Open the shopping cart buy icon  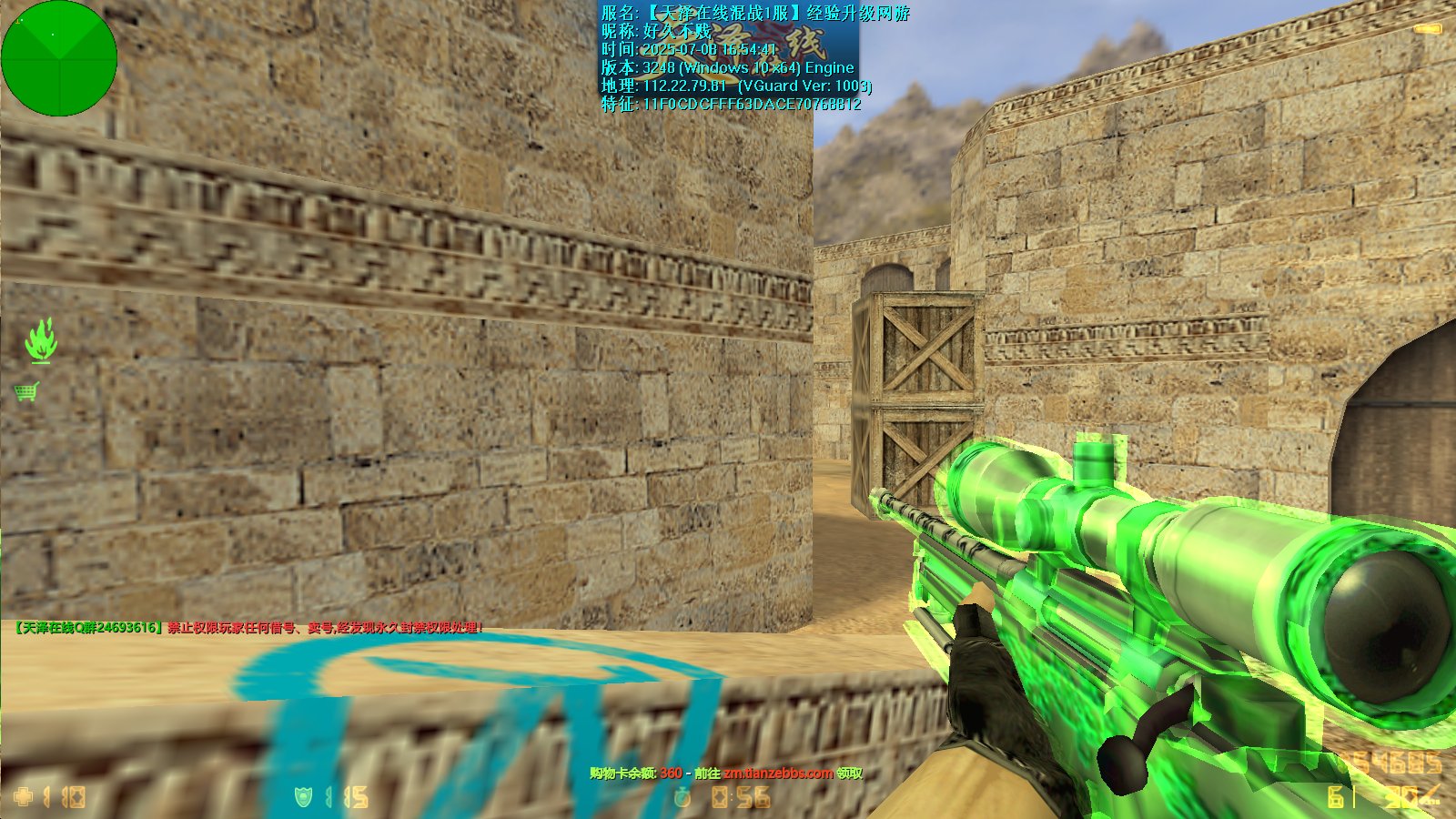click(x=26, y=392)
